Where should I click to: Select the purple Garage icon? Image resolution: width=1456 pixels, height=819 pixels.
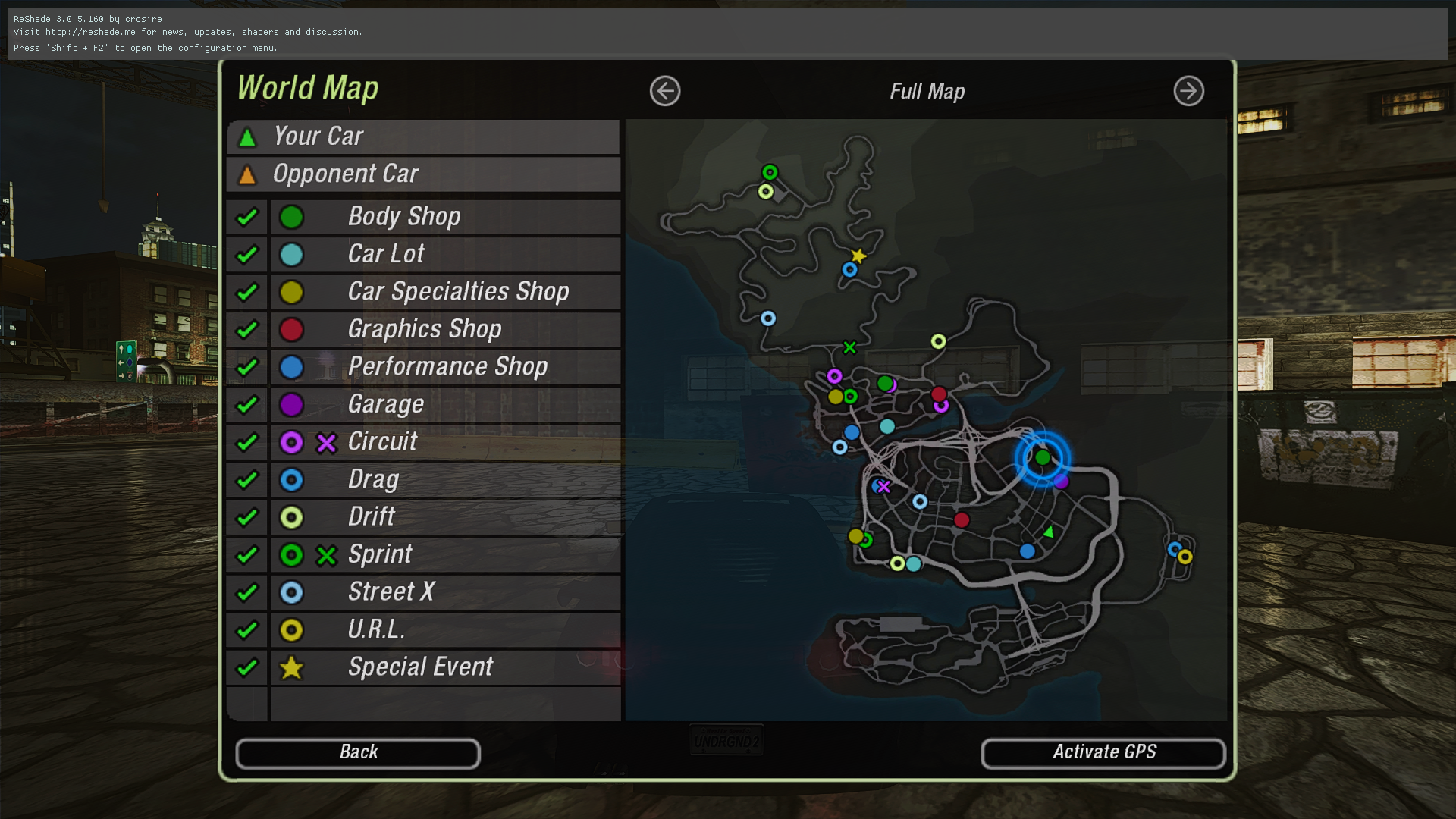(292, 404)
